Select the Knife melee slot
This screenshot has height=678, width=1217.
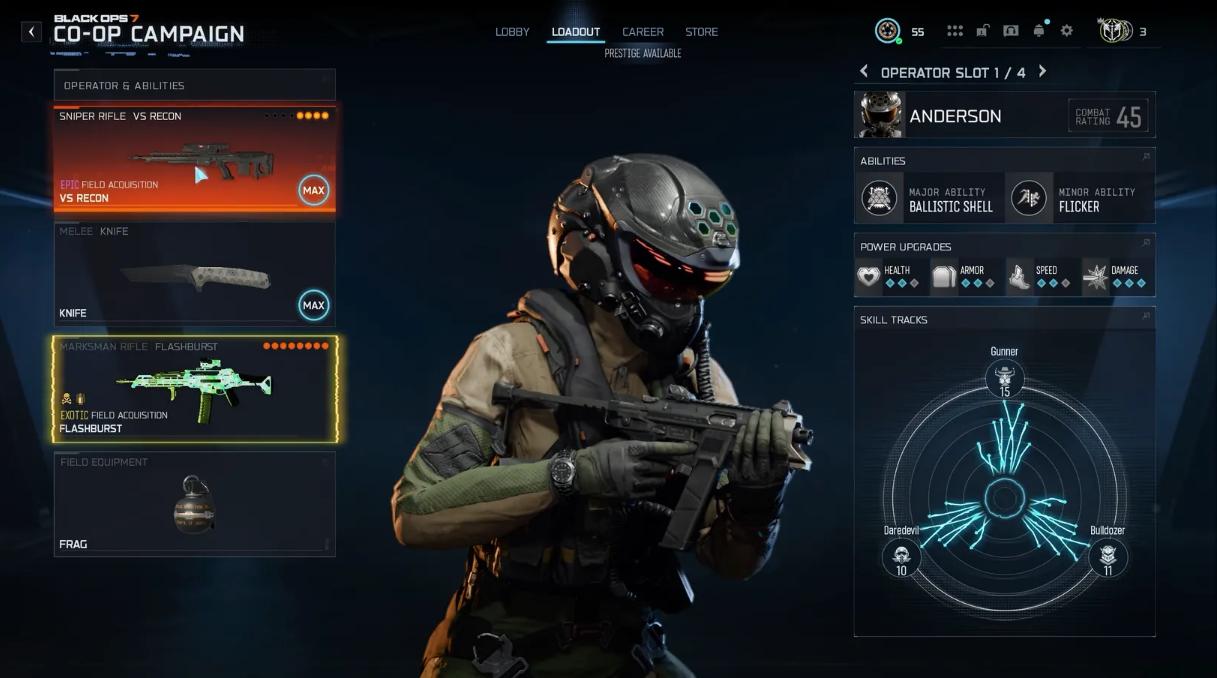tap(195, 273)
